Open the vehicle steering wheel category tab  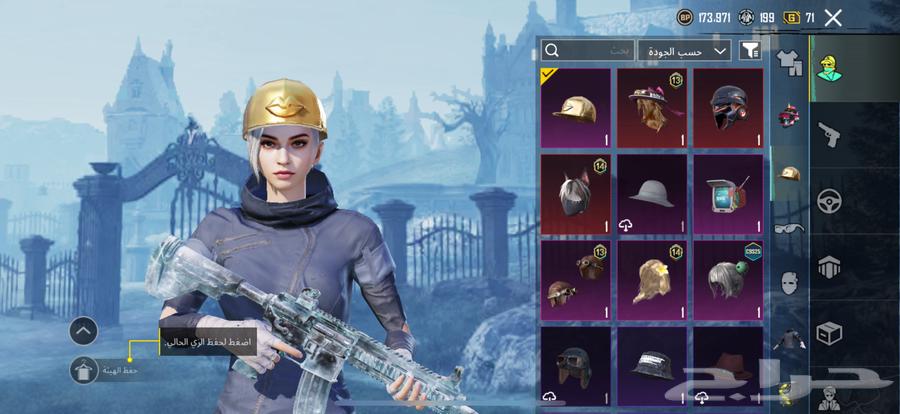click(829, 201)
